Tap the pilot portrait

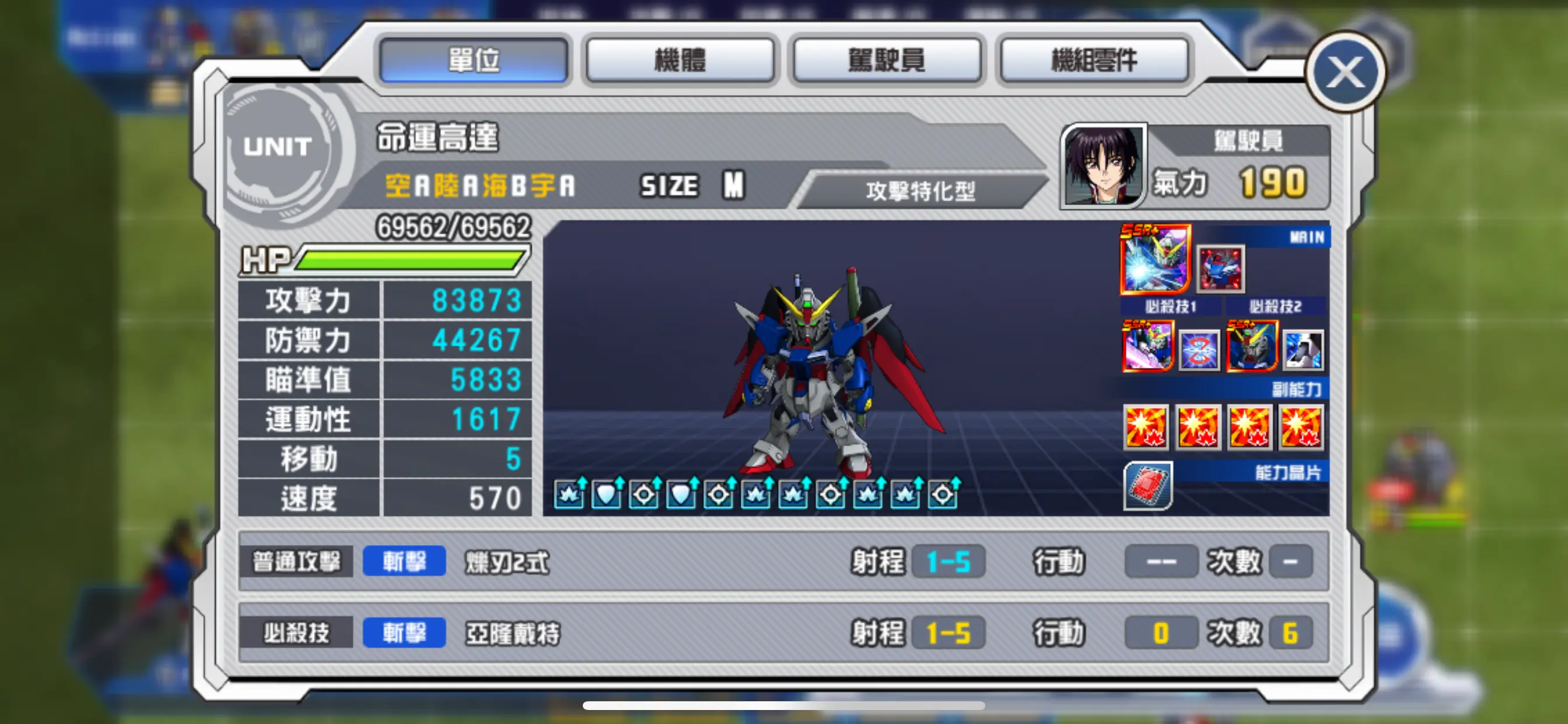(1103, 166)
